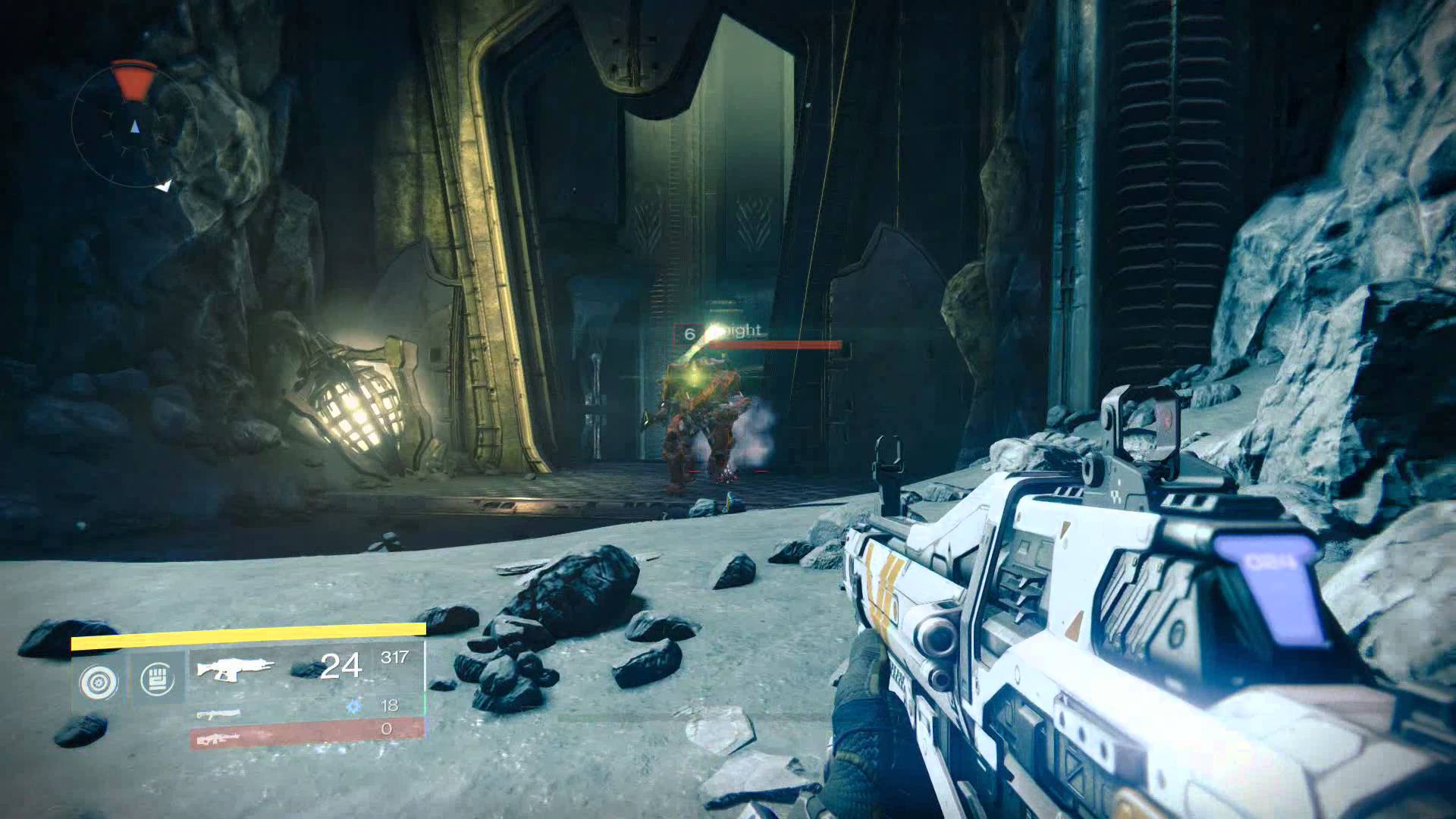
Task: Click the motion tracker radar
Action: (134, 125)
